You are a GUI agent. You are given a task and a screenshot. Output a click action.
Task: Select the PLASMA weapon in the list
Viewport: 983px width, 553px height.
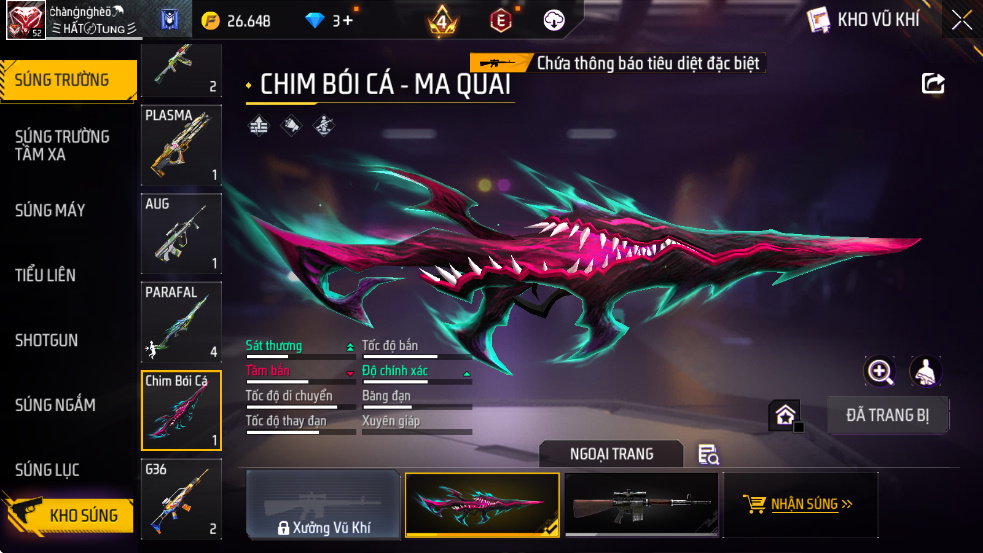pos(181,145)
